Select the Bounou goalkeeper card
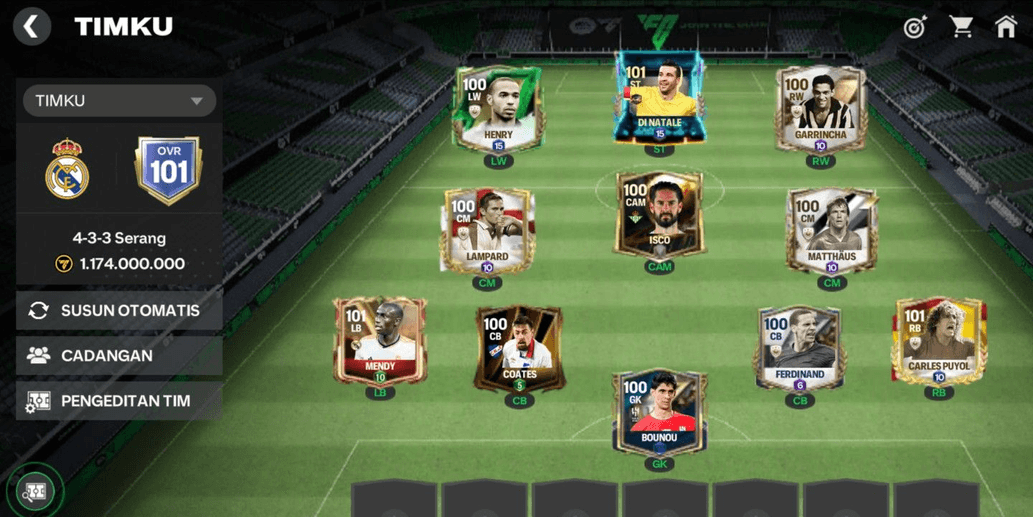 click(x=659, y=411)
